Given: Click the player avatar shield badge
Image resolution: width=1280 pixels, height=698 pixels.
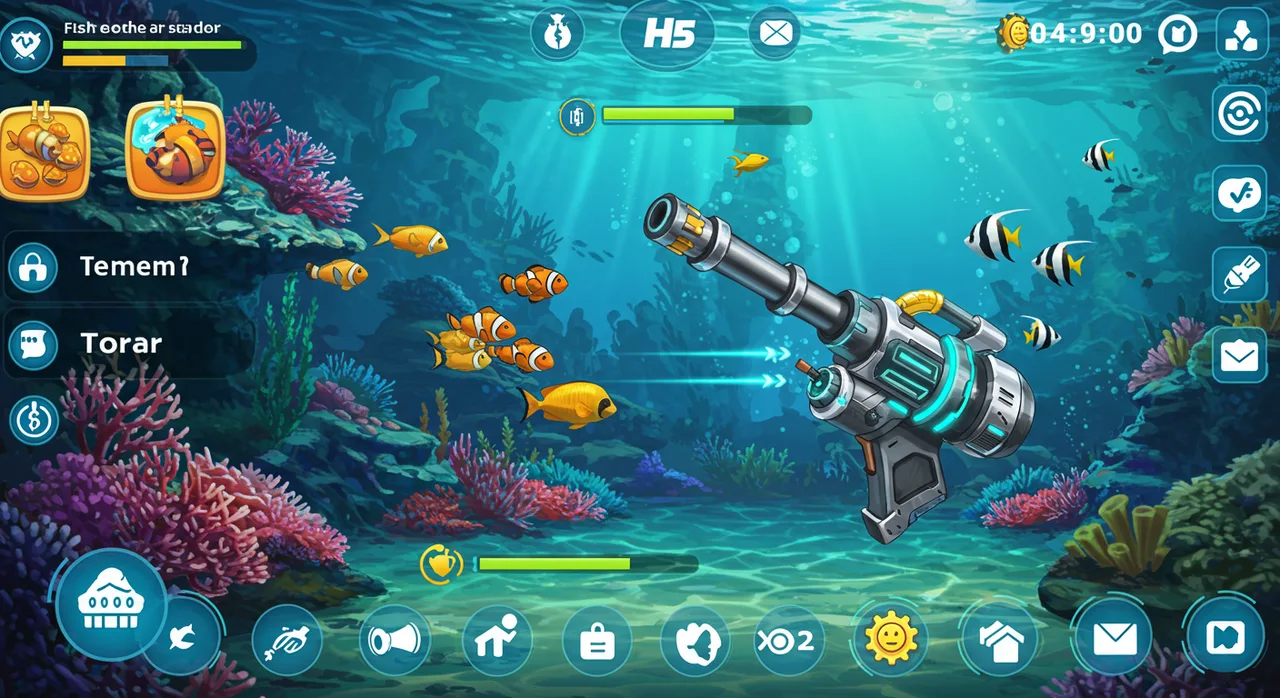Looking at the screenshot, I should tap(24, 43).
